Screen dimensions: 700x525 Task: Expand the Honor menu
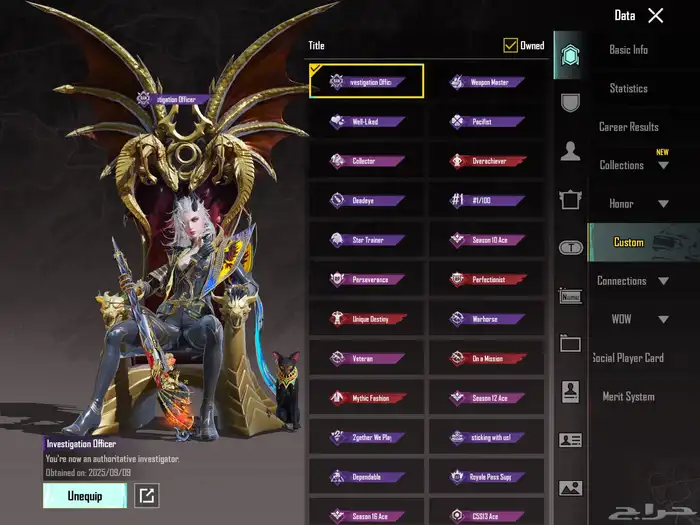click(633, 204)
